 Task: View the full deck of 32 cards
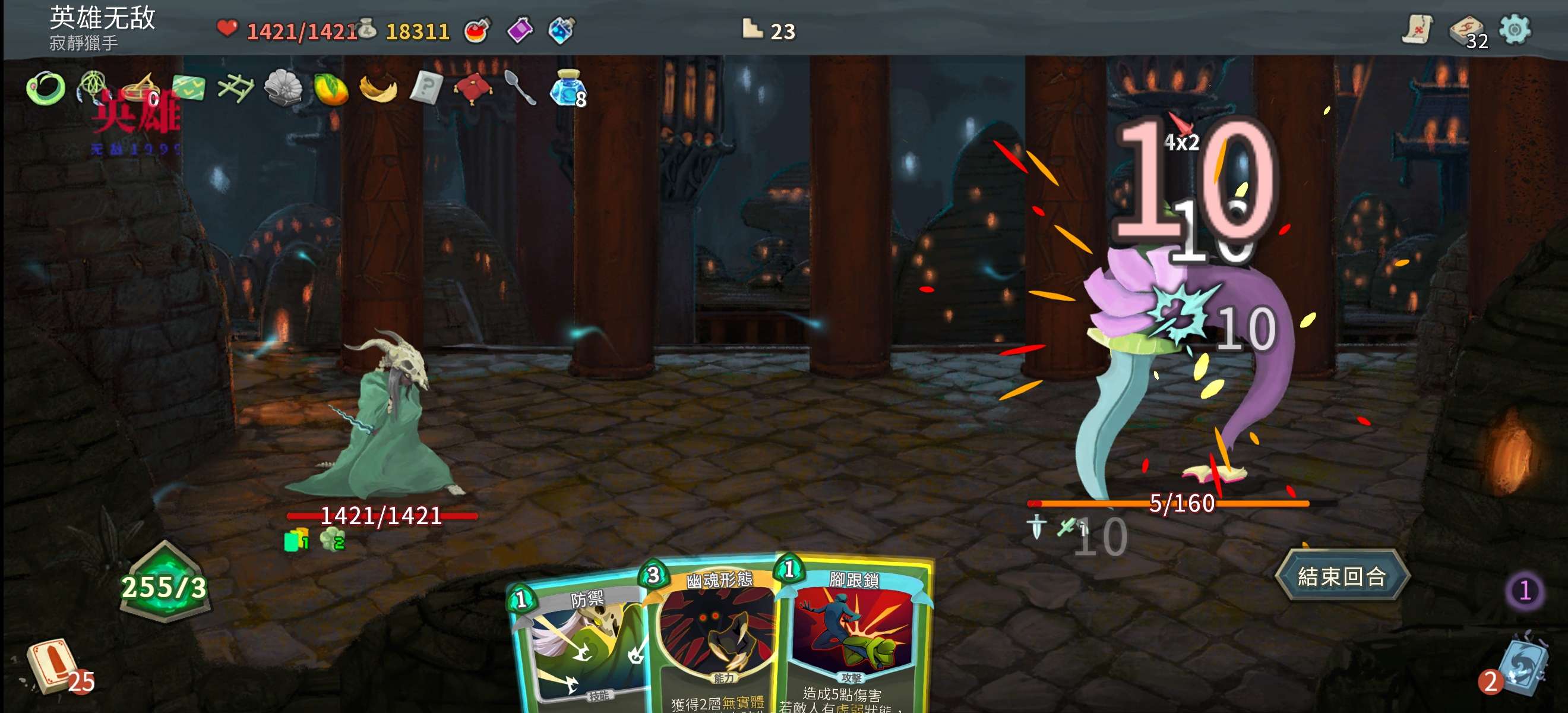tap(1468, 30)
